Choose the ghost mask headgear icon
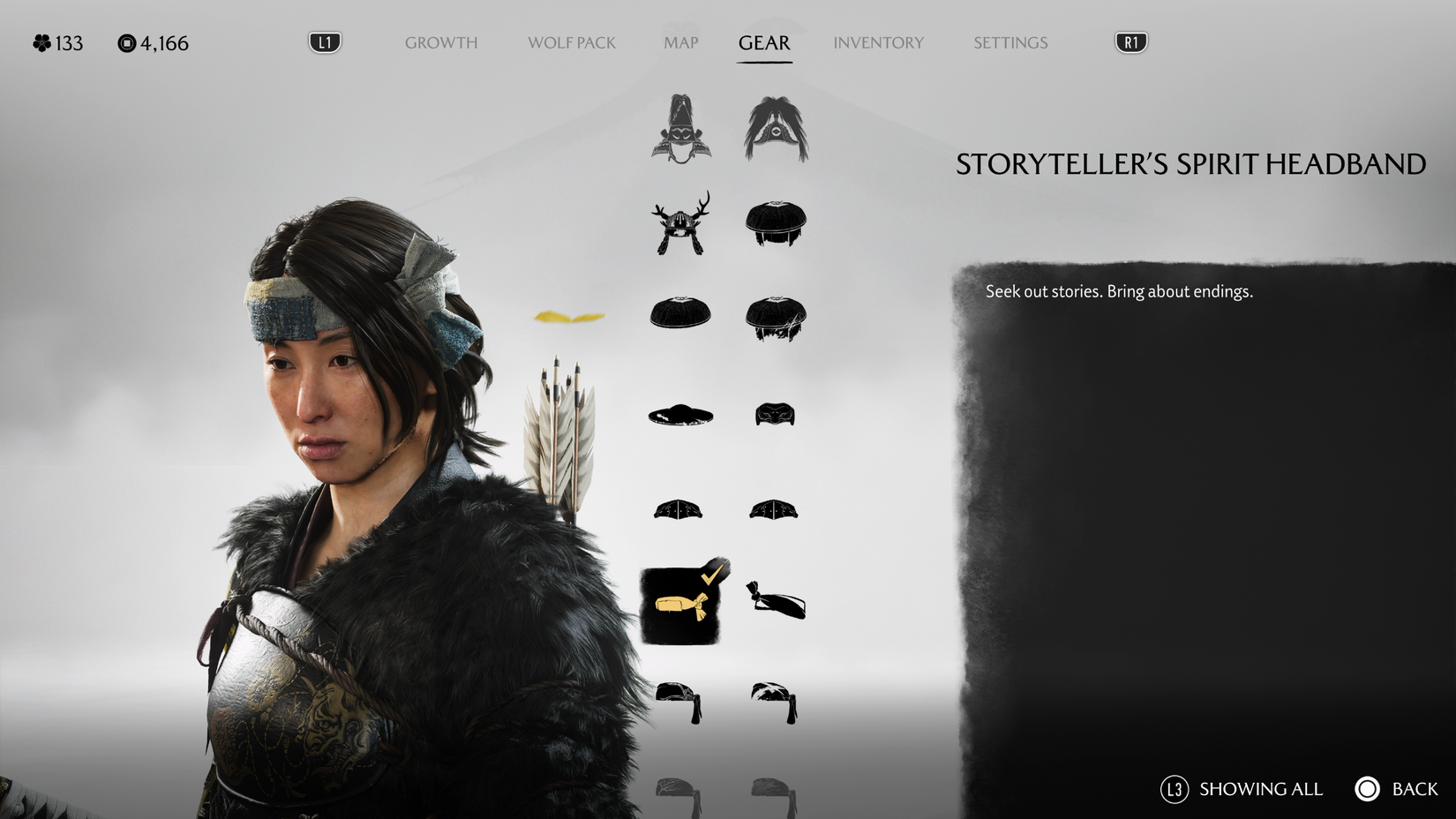This screenshot has height=819, width=1456. click(x=775, y=415)
